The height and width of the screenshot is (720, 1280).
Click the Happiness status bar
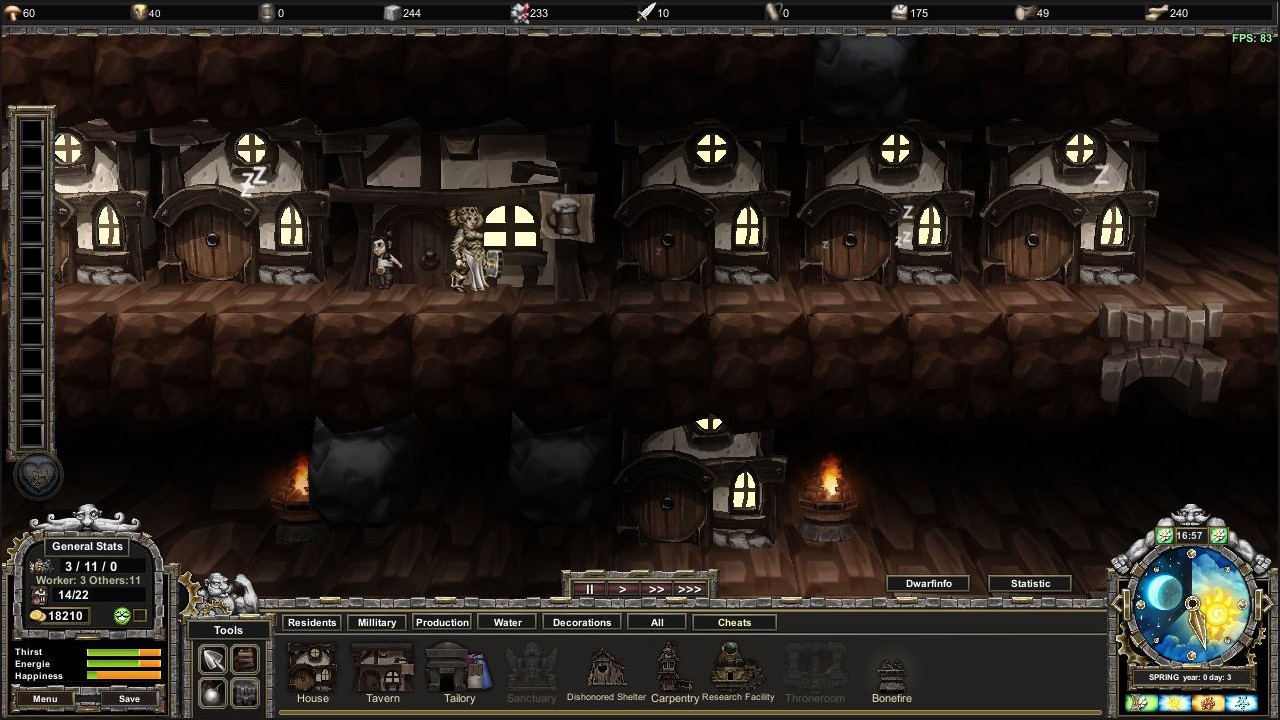[125, 675]
